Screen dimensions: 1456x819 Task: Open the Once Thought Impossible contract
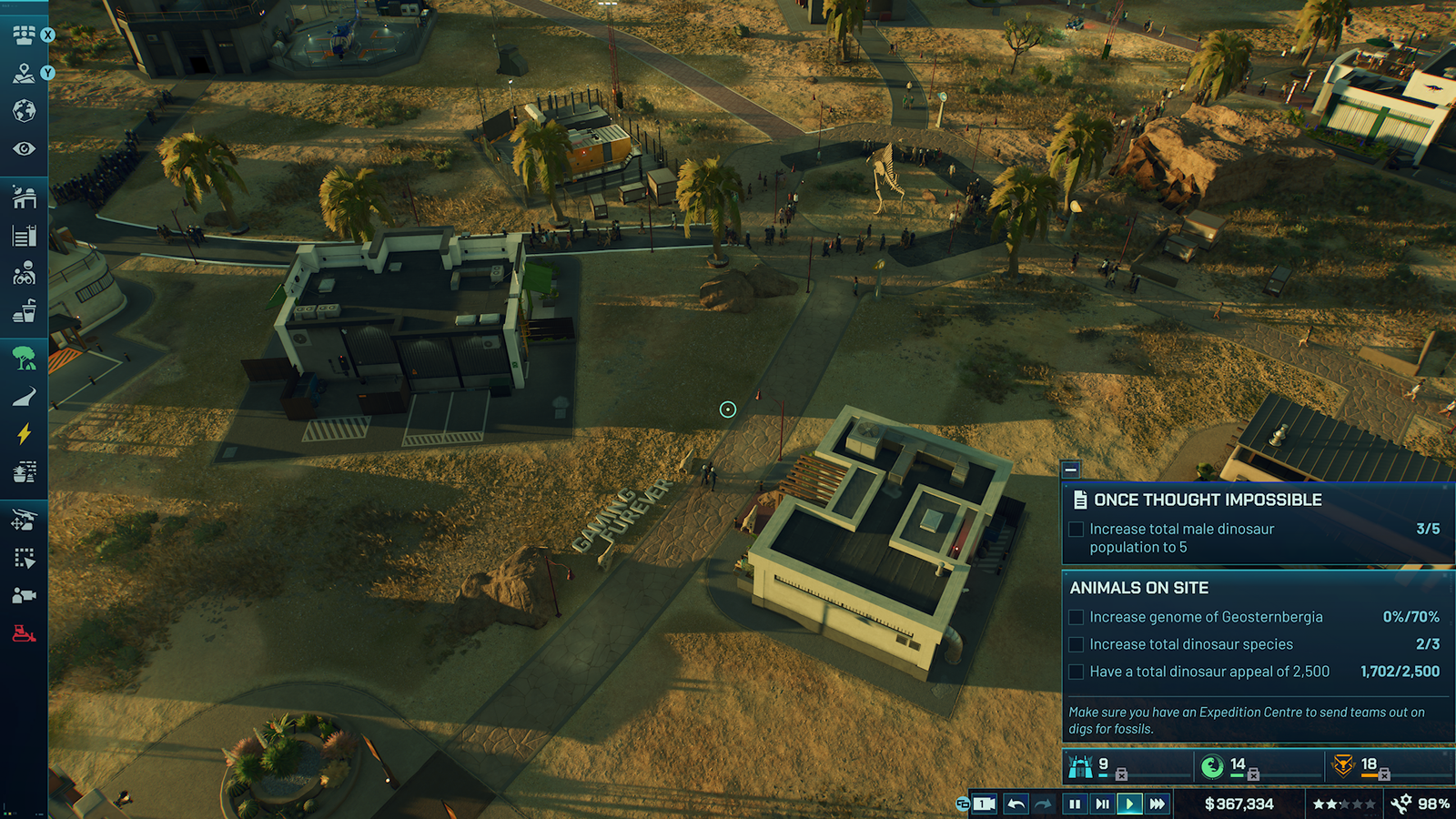1208,500
